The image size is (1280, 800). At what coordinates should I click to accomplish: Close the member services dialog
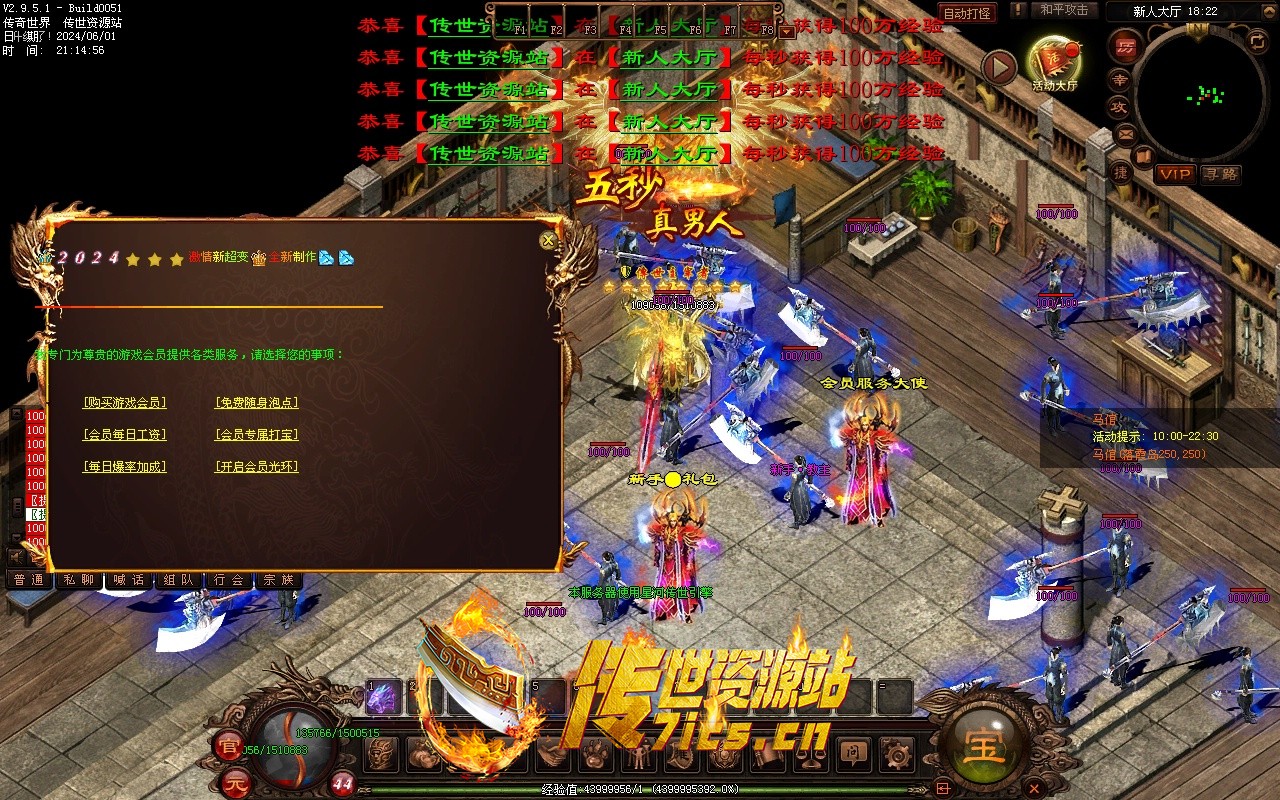click(548, 241)
